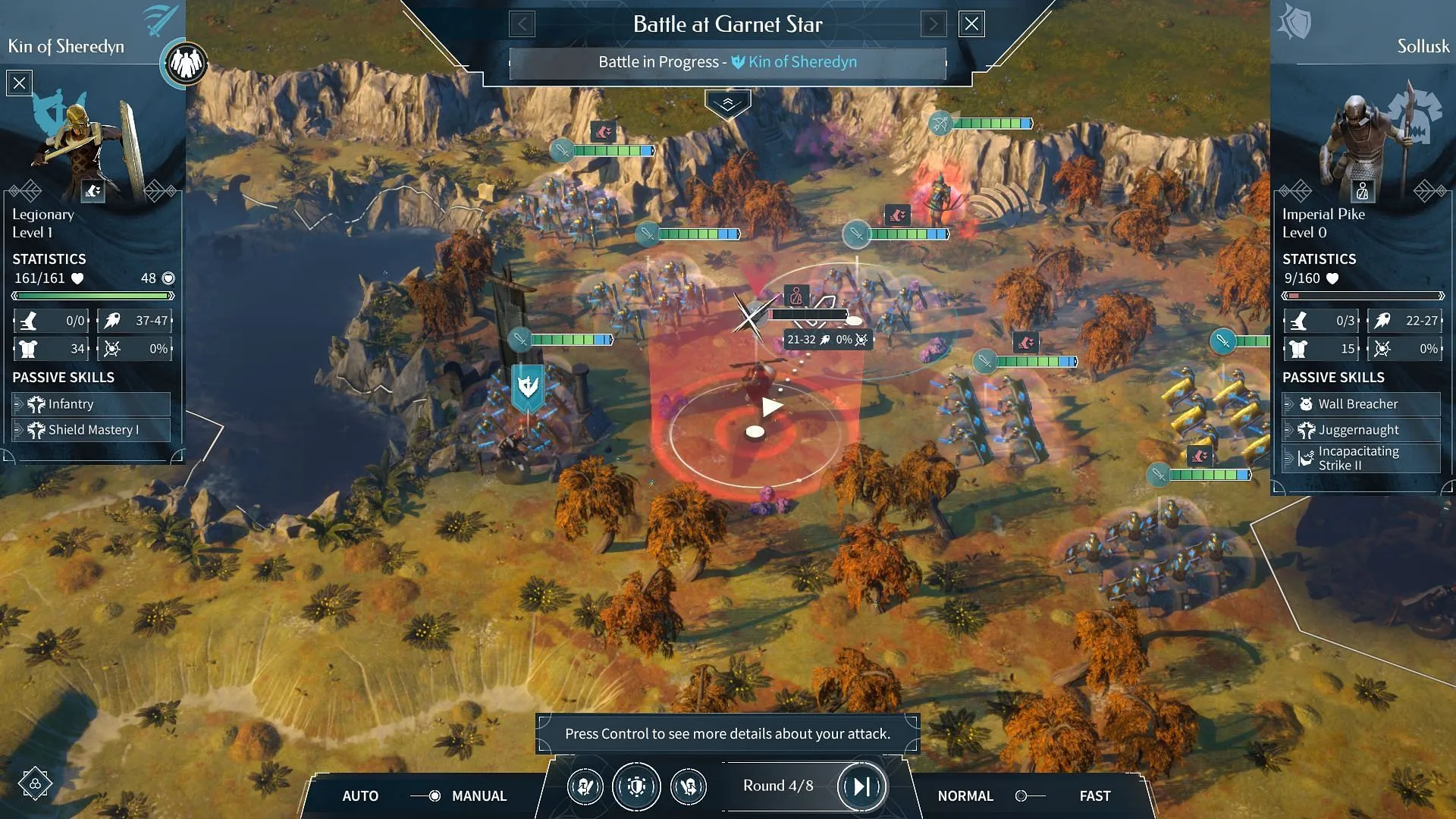
Task: End the round with skip-forward button
Action: (x=861, y=786)
